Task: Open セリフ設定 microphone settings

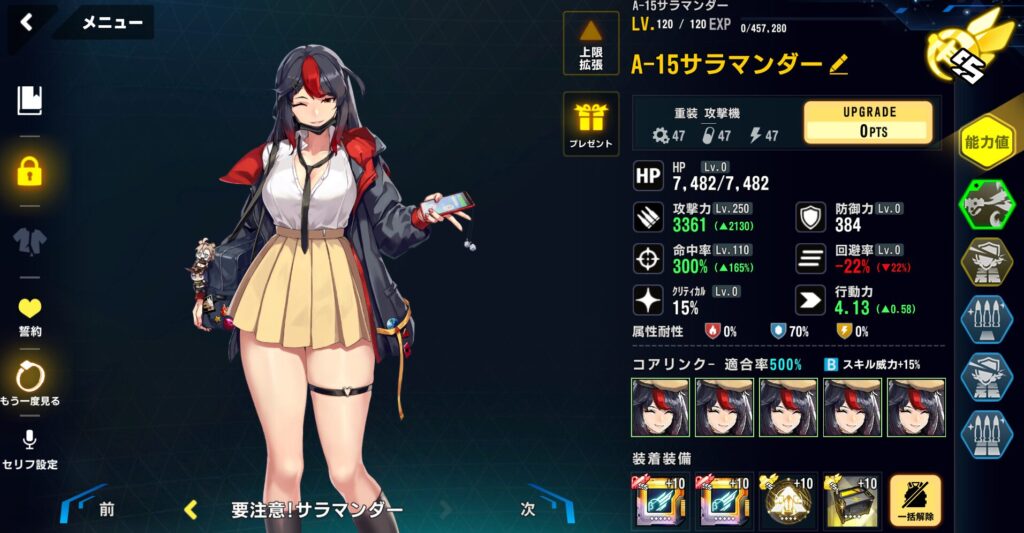Action: coord(30,448)
